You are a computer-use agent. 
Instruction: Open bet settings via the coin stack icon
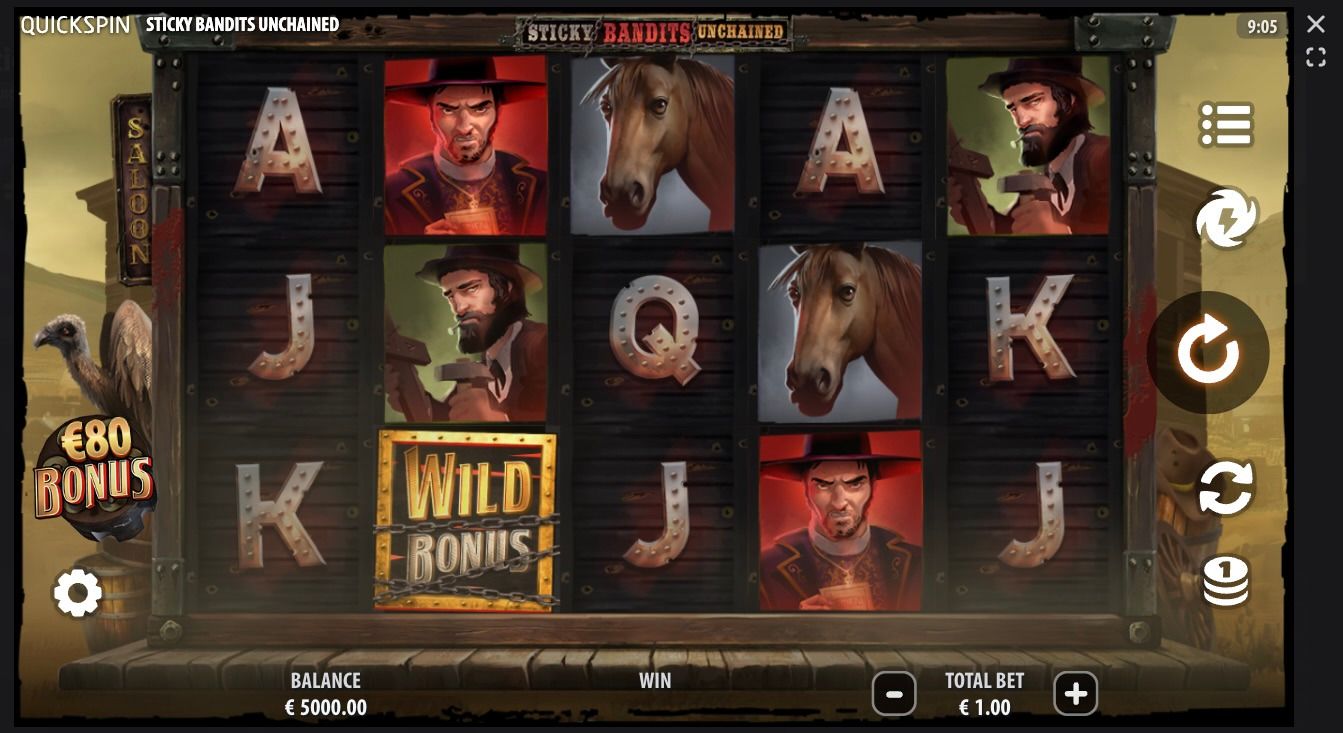[x=1226, y=581]
